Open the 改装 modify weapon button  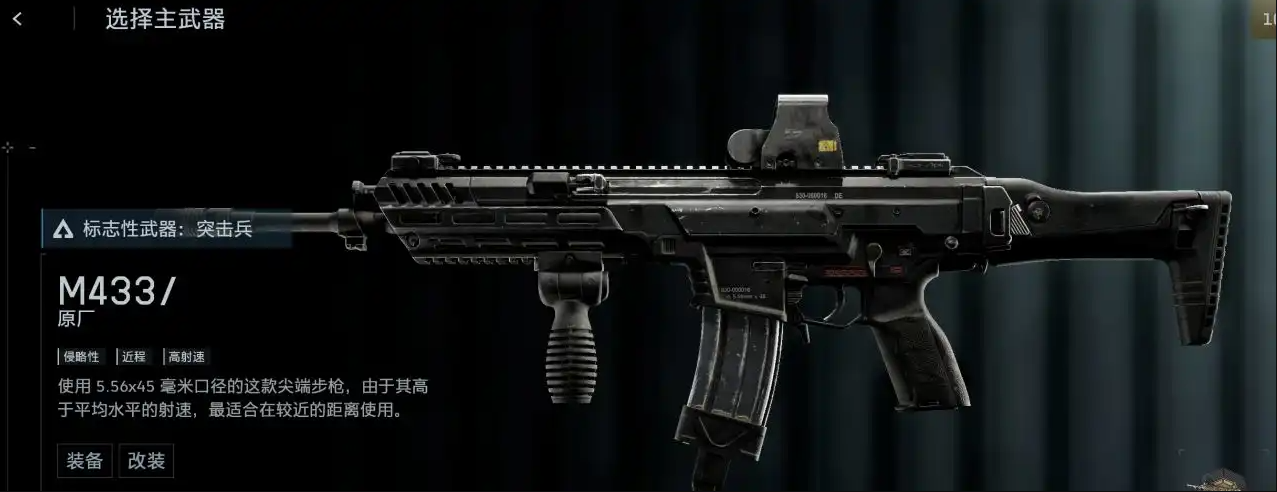(146, 461)
